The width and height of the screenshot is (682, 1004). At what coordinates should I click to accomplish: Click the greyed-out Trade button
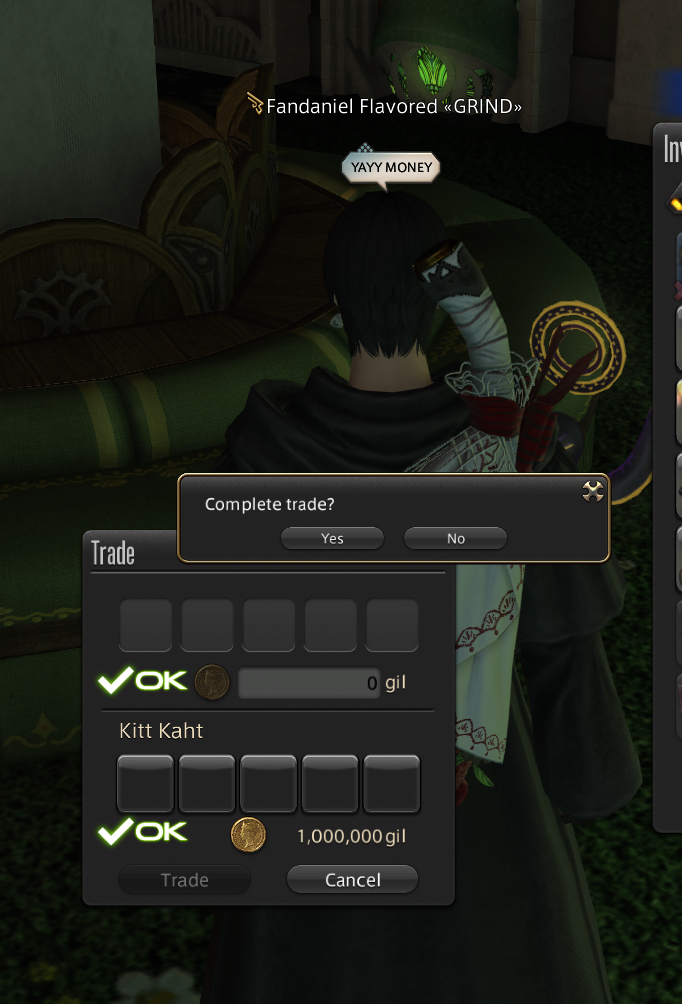[x=185, y=880]
